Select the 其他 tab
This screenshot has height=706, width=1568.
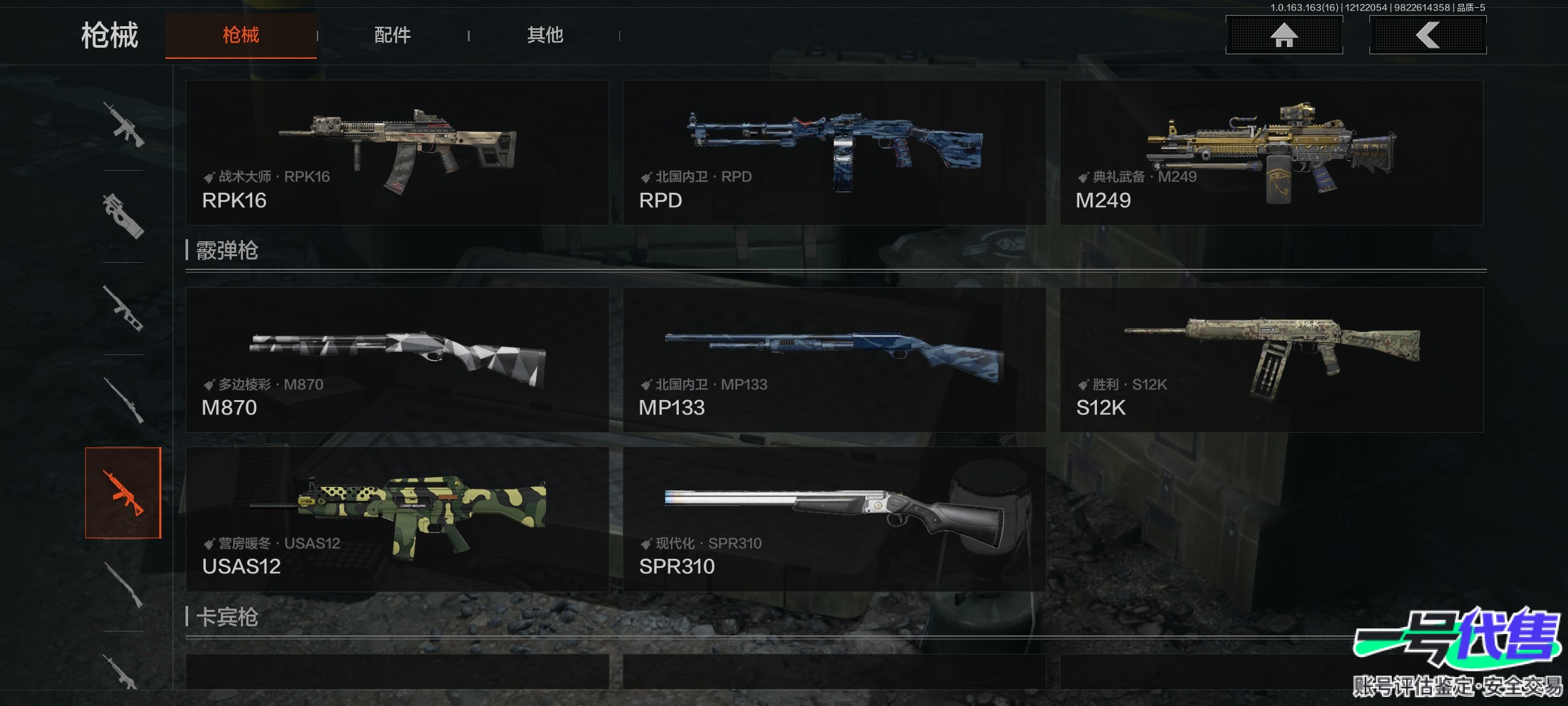point(545,35)
